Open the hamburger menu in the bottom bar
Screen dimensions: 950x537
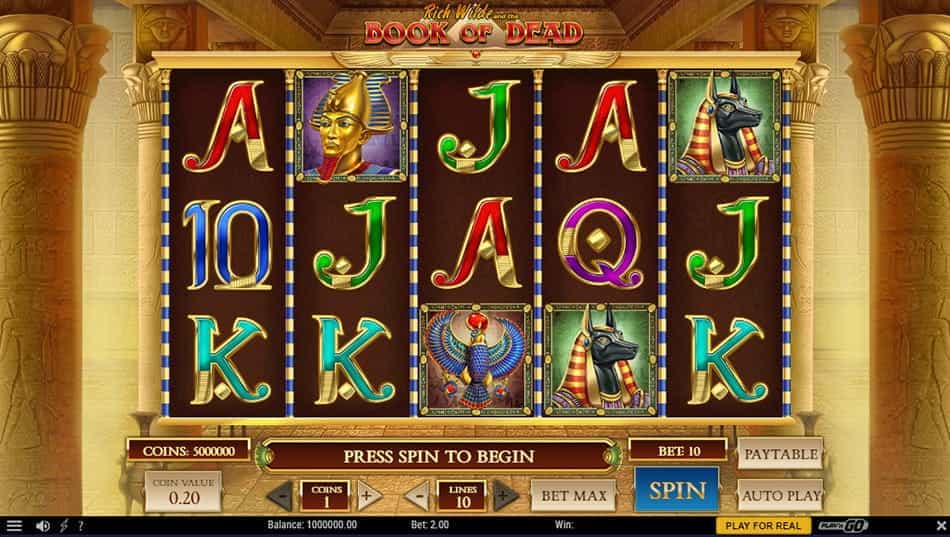(14, 526)
